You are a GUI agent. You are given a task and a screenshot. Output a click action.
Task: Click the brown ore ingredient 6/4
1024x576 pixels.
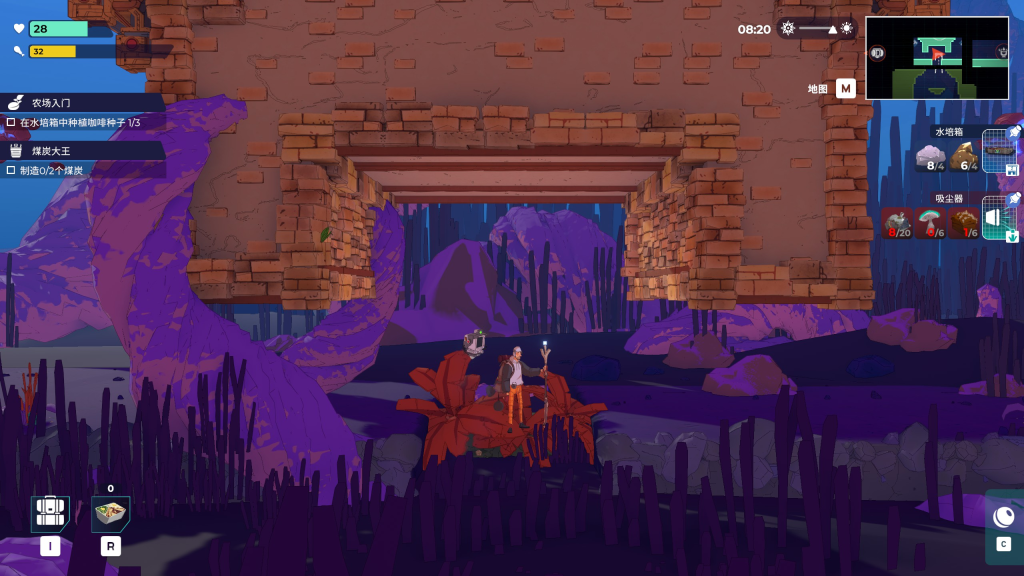click(963, 158)
